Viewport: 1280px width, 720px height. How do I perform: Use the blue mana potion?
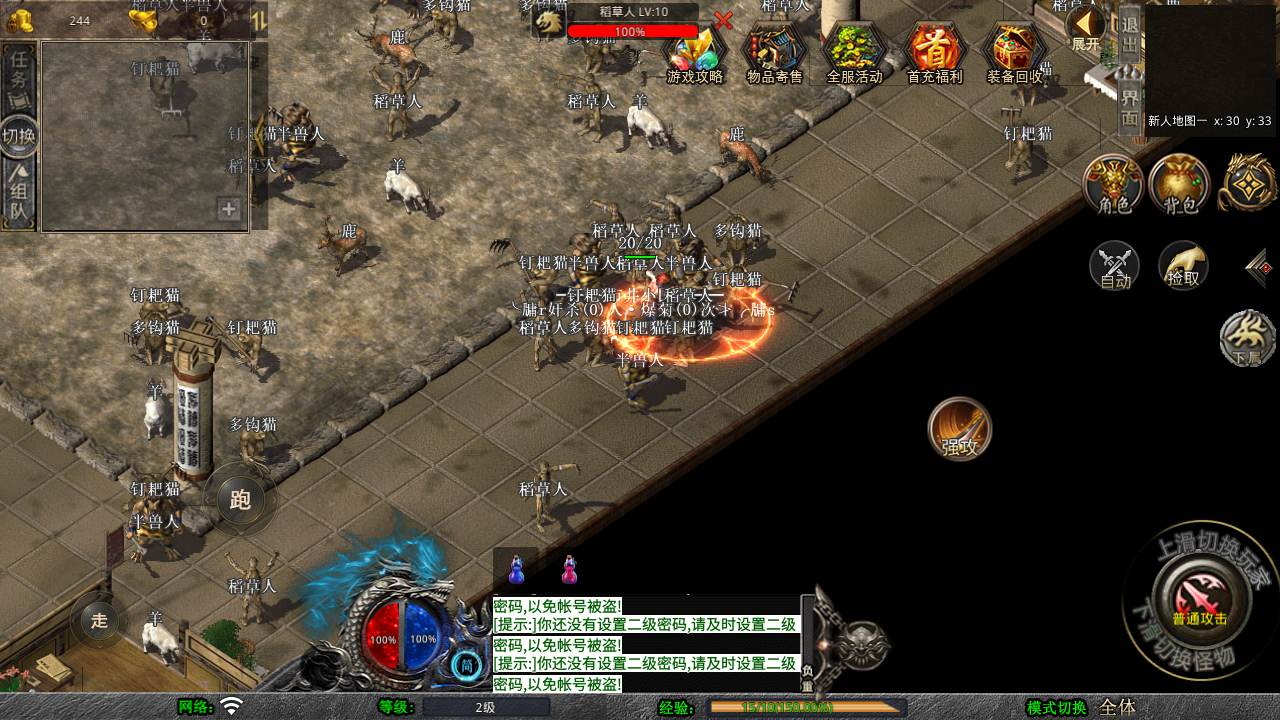[x=516, y=571]
